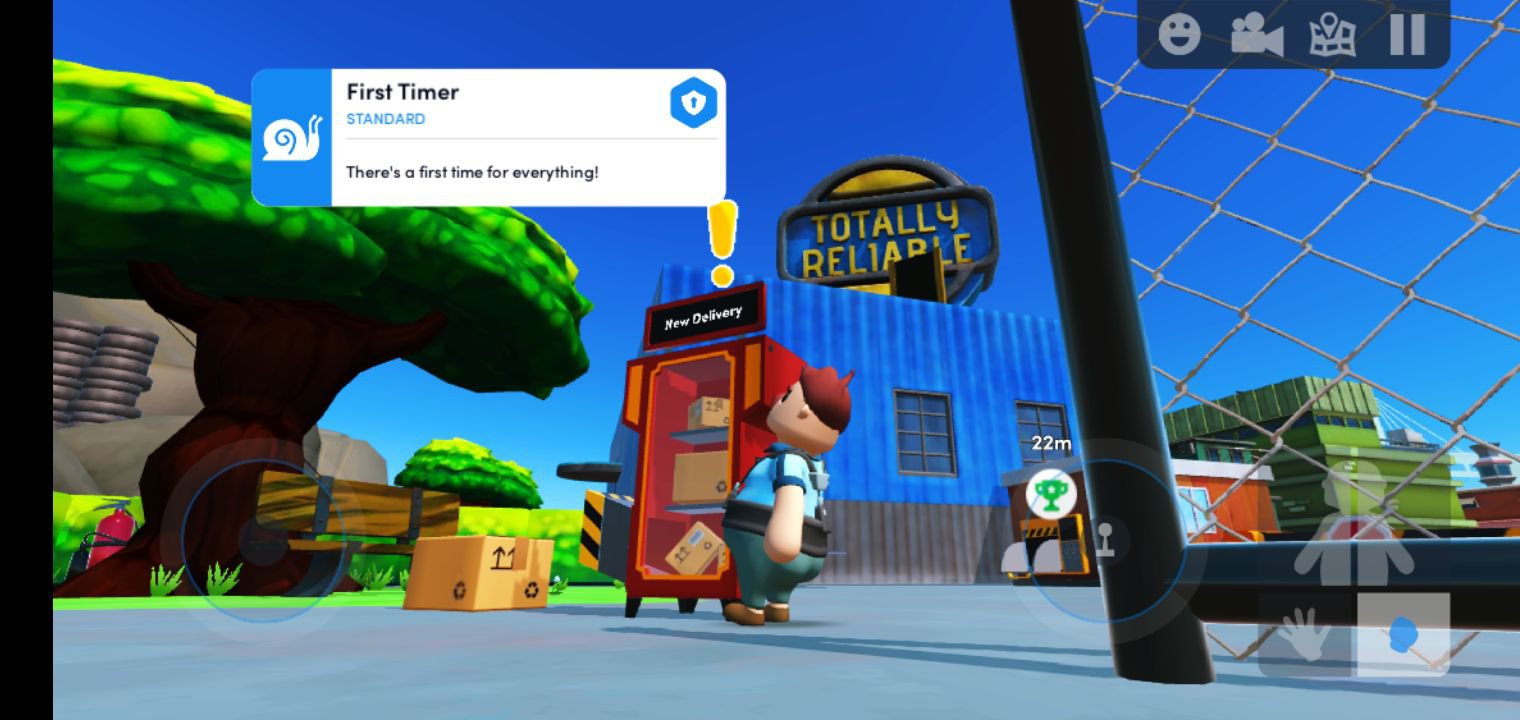
Task: Open the emote smiley icon
Action: pyautogui.click(x=1181, y=33)
